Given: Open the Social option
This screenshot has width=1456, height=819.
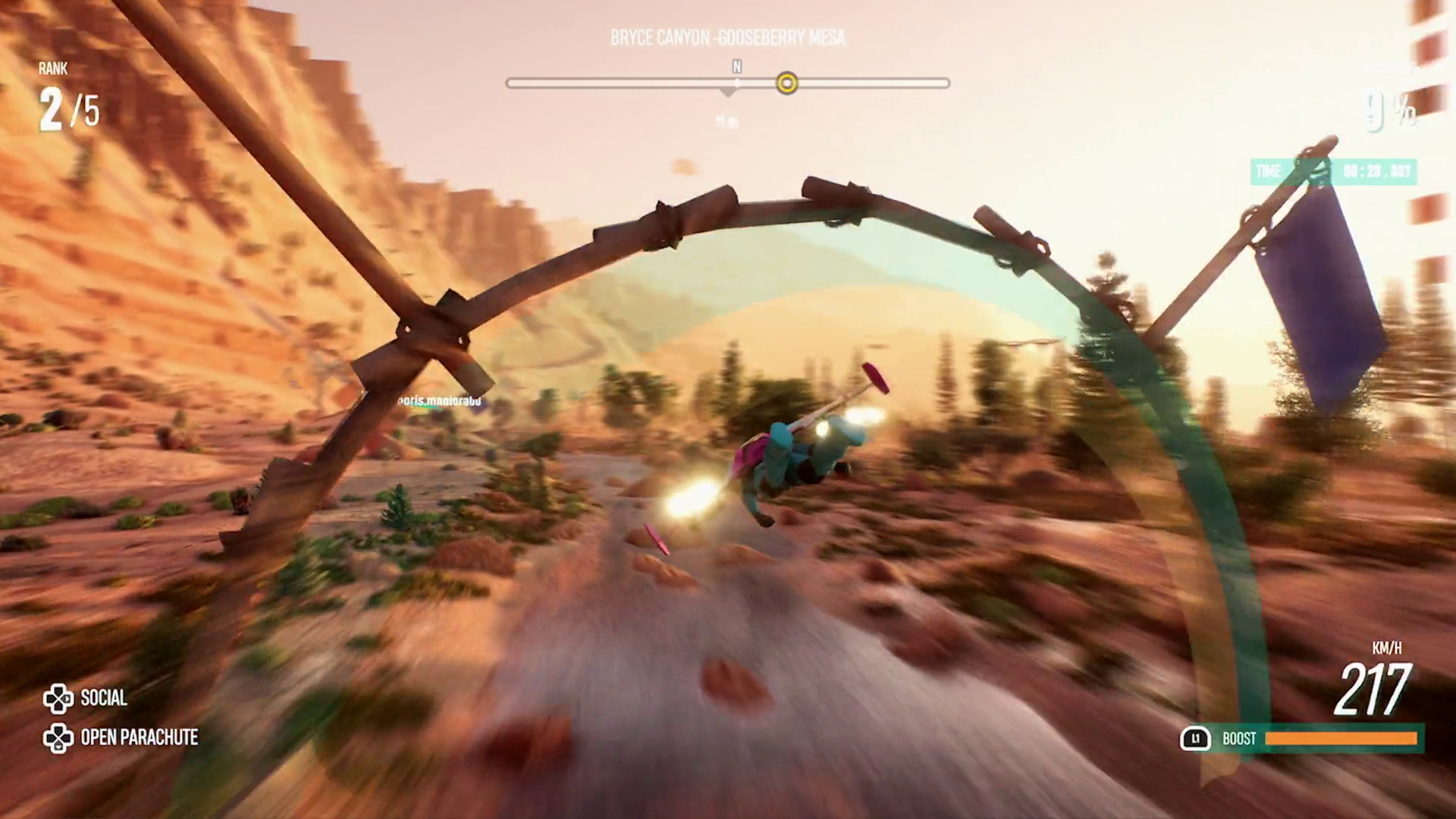Looking at the screenshot, I should [x=86, y=698].
